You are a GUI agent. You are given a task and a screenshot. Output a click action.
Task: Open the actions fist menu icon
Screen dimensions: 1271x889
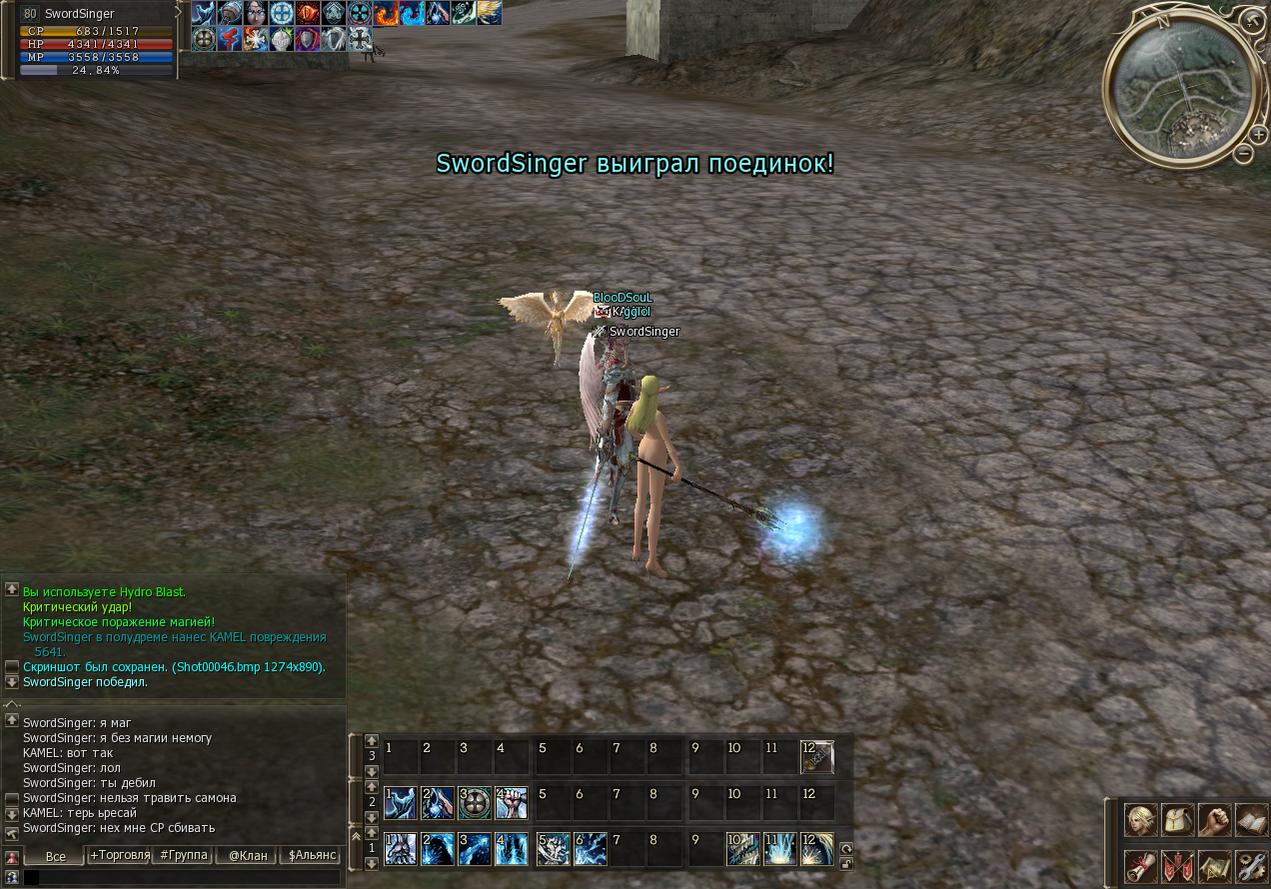1214,820
